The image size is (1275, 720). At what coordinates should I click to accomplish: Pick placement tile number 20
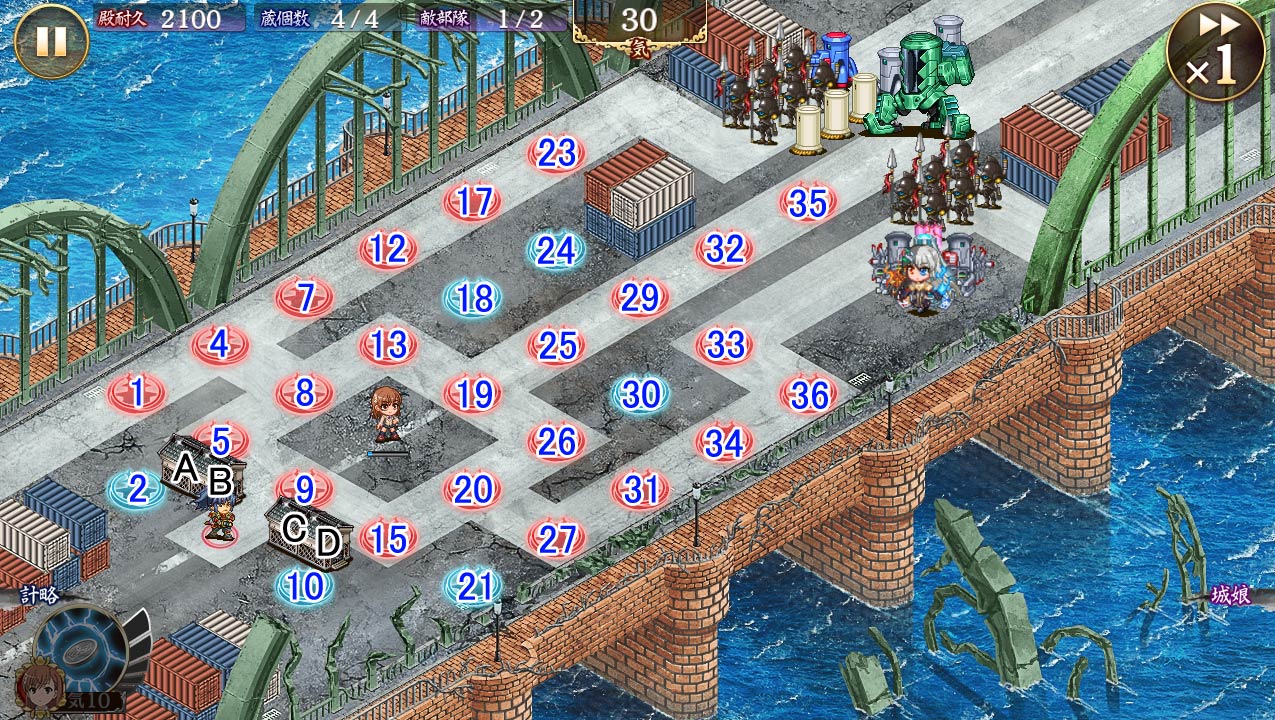pos(473,490)
